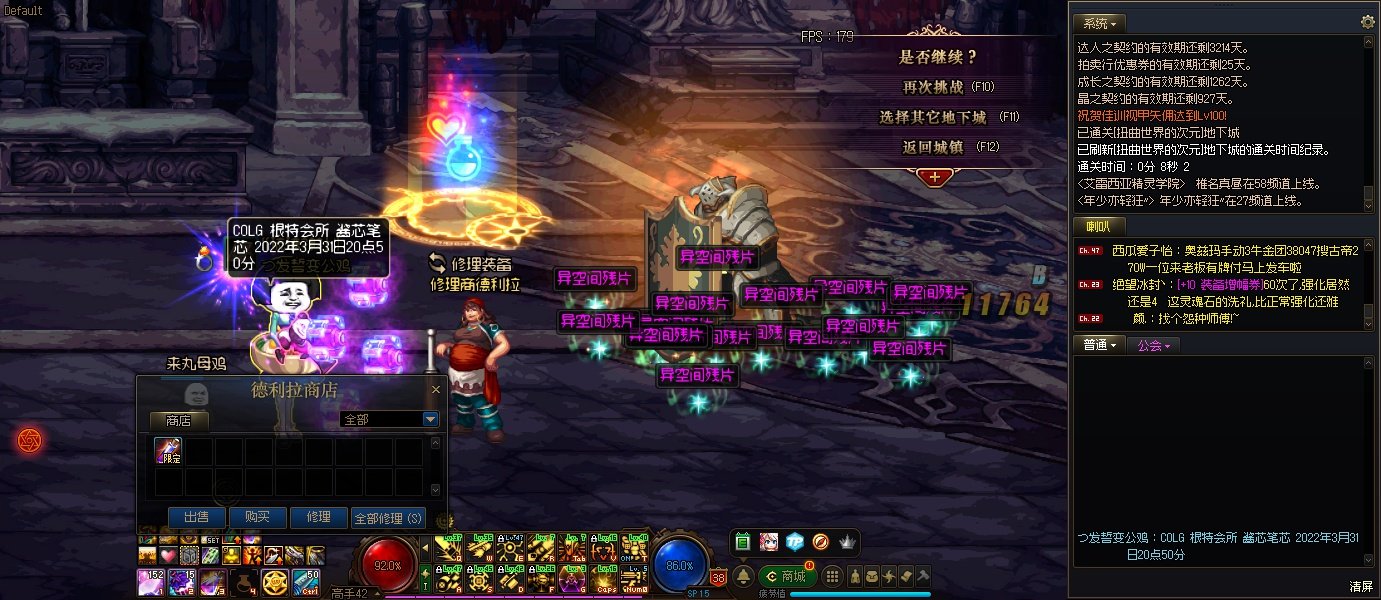Viewport: 1381px width, 600px height.
Task: Close the 德利拉商店 shop window
Action: [435, 390]
